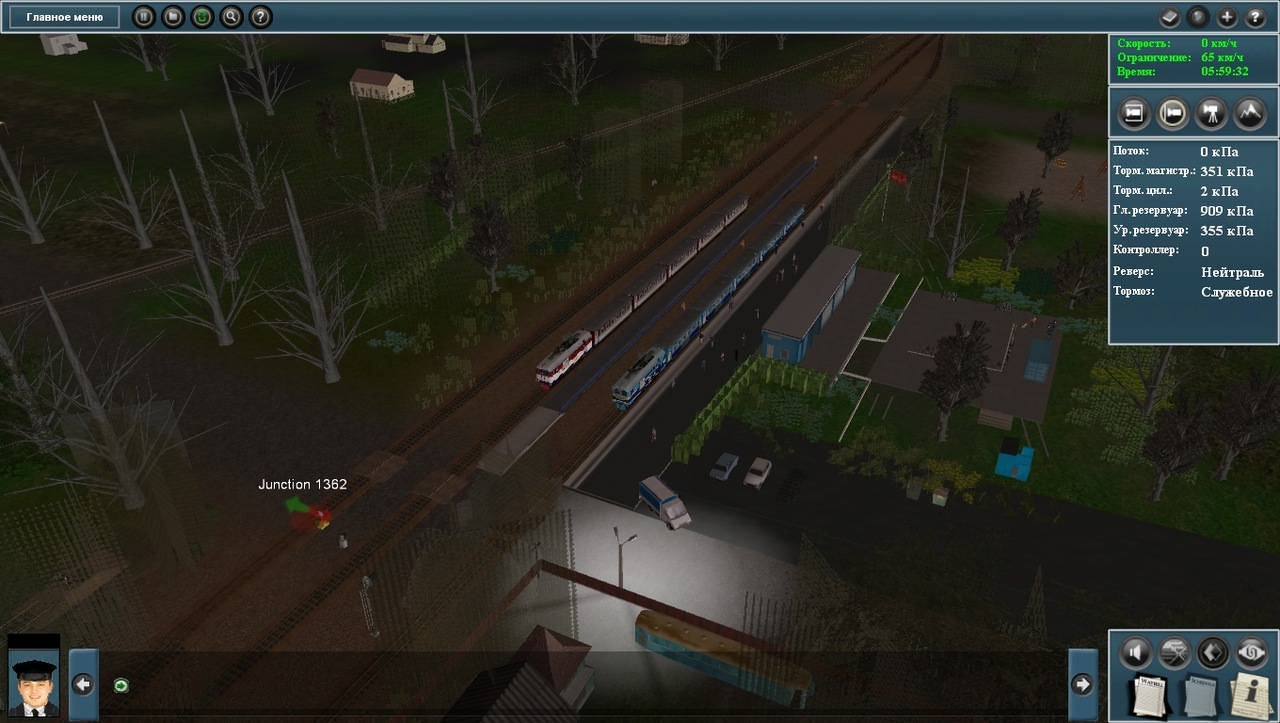Click the question mark beside the plus icon
This screenshot has height=723, width=1280.
(1255, 17)
